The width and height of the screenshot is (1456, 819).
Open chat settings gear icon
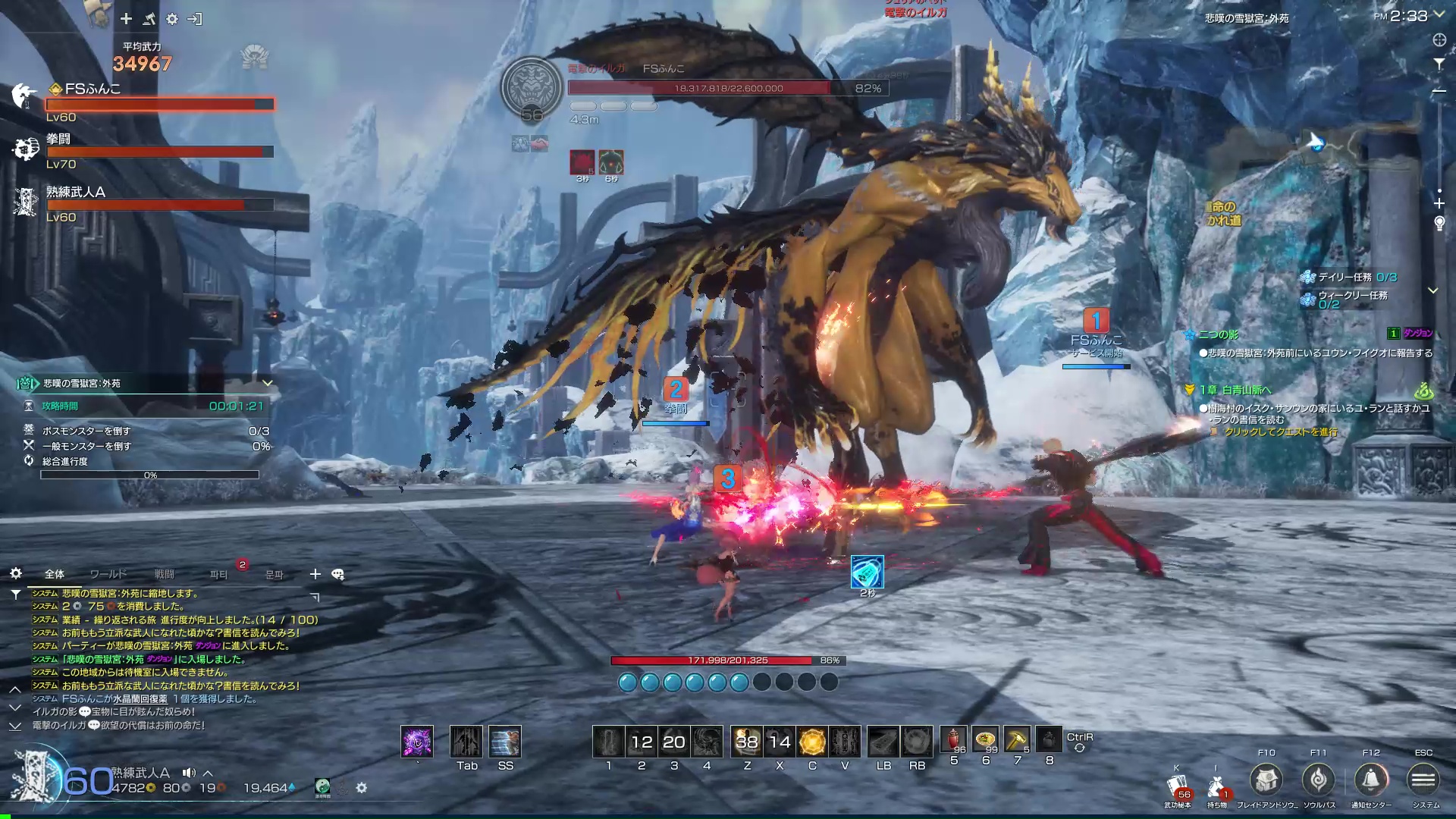16,573
